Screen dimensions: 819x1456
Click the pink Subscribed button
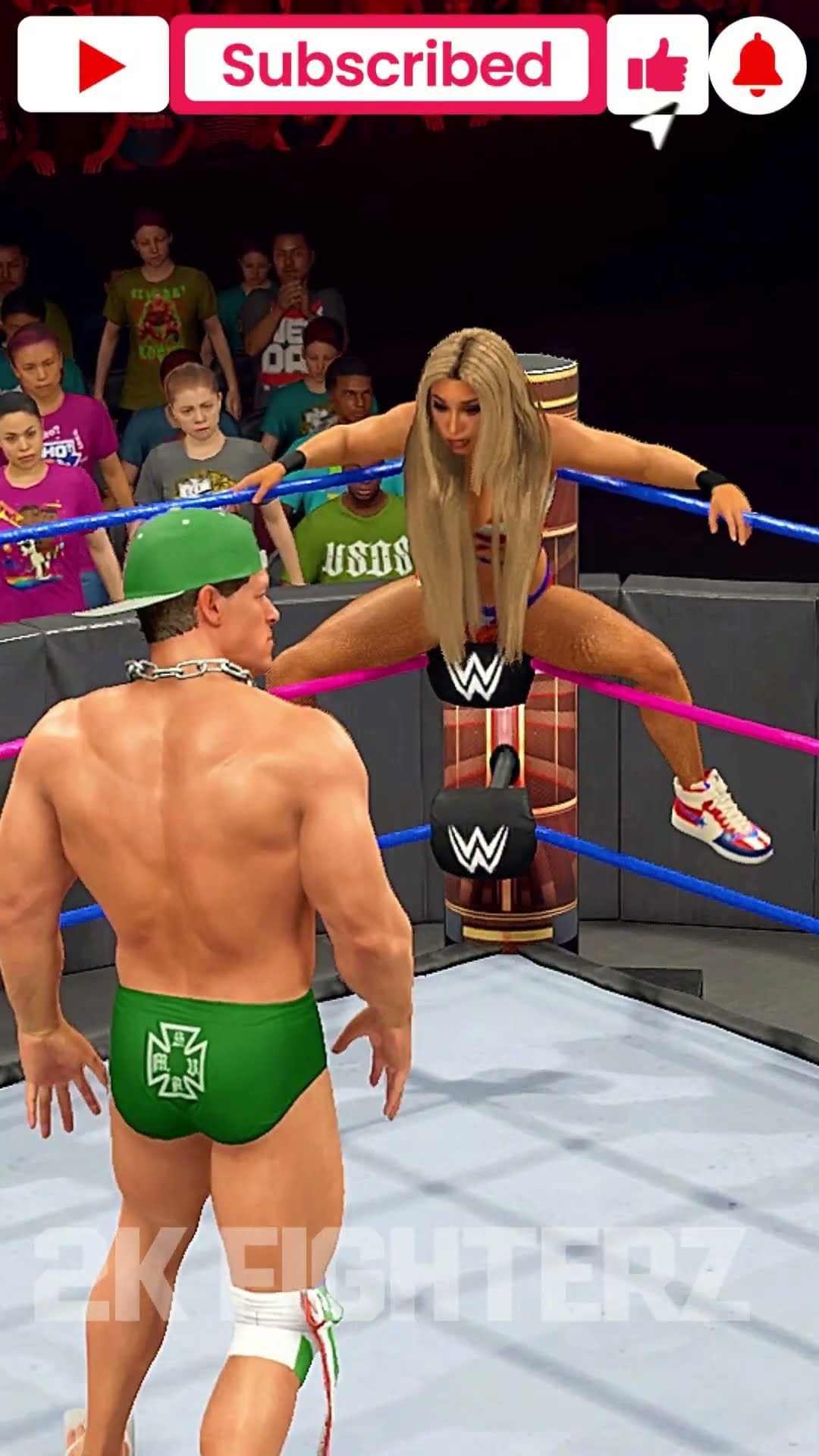tap(387, 65)
